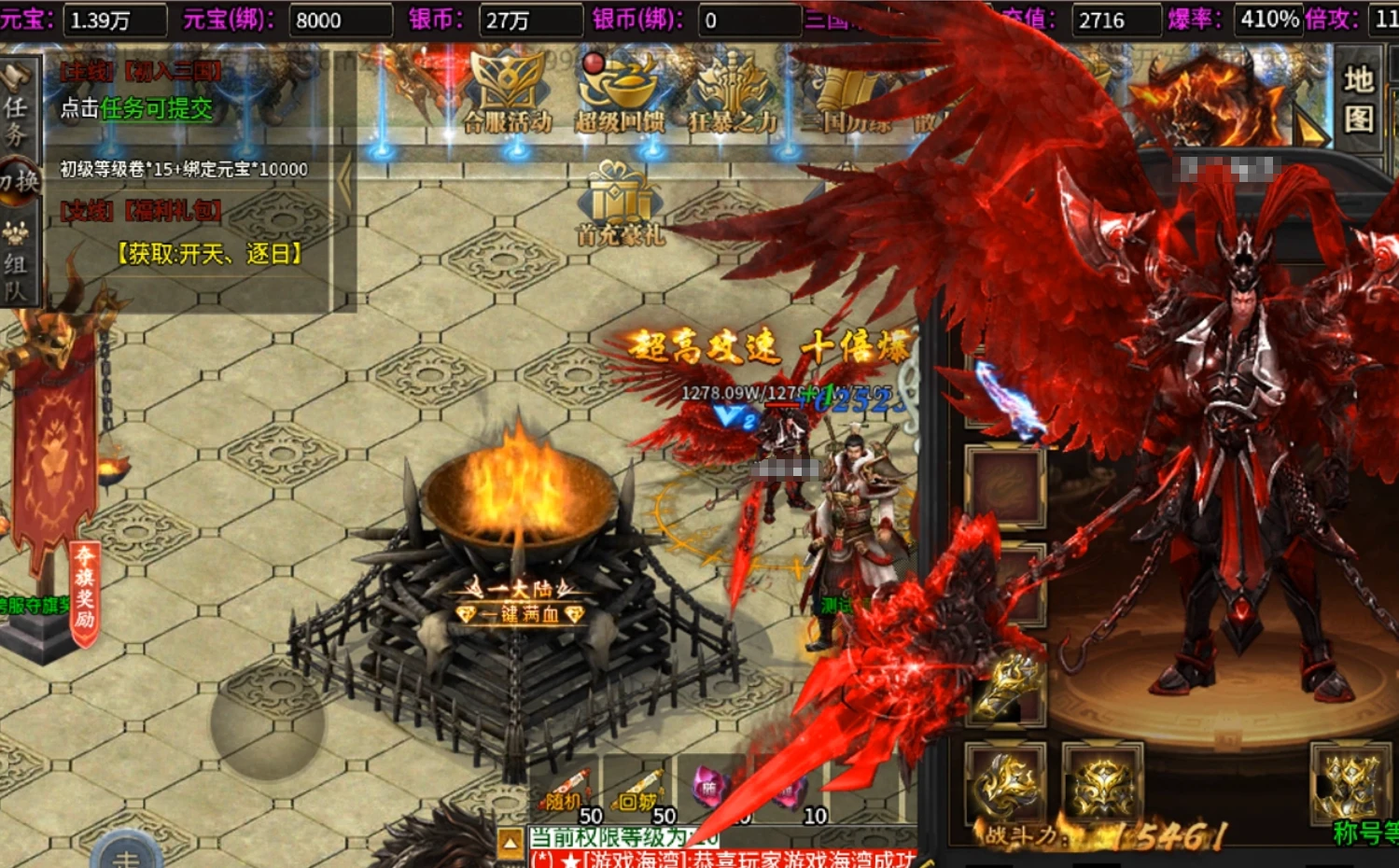Open the 任务 quest tab
The image size is (1399, 868).
coord(16,119)
